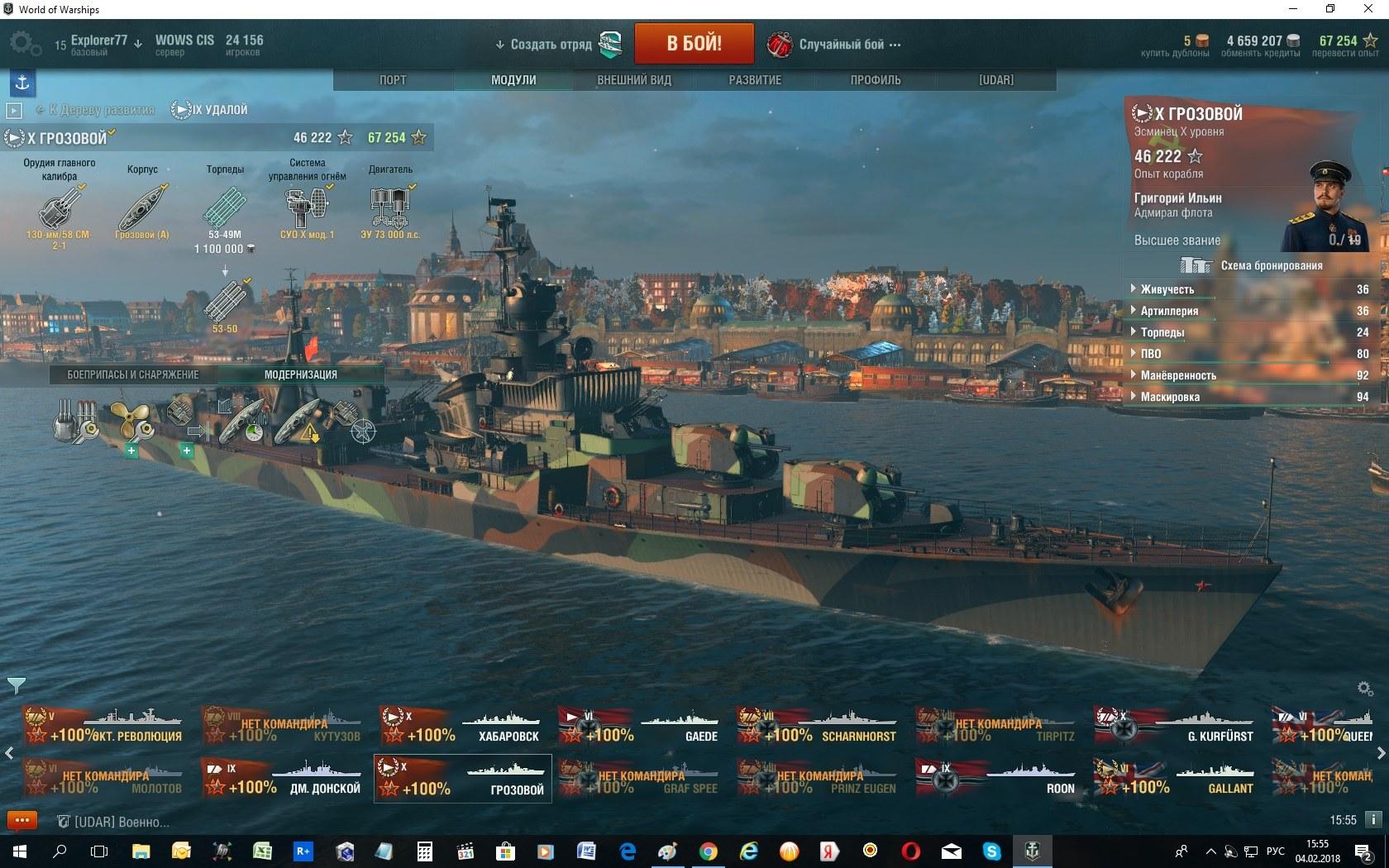Viewport: 1389px width, 868px height.
Task: Choose the Roon ship card
Action: pyautogui.click(x=999, y=777)
